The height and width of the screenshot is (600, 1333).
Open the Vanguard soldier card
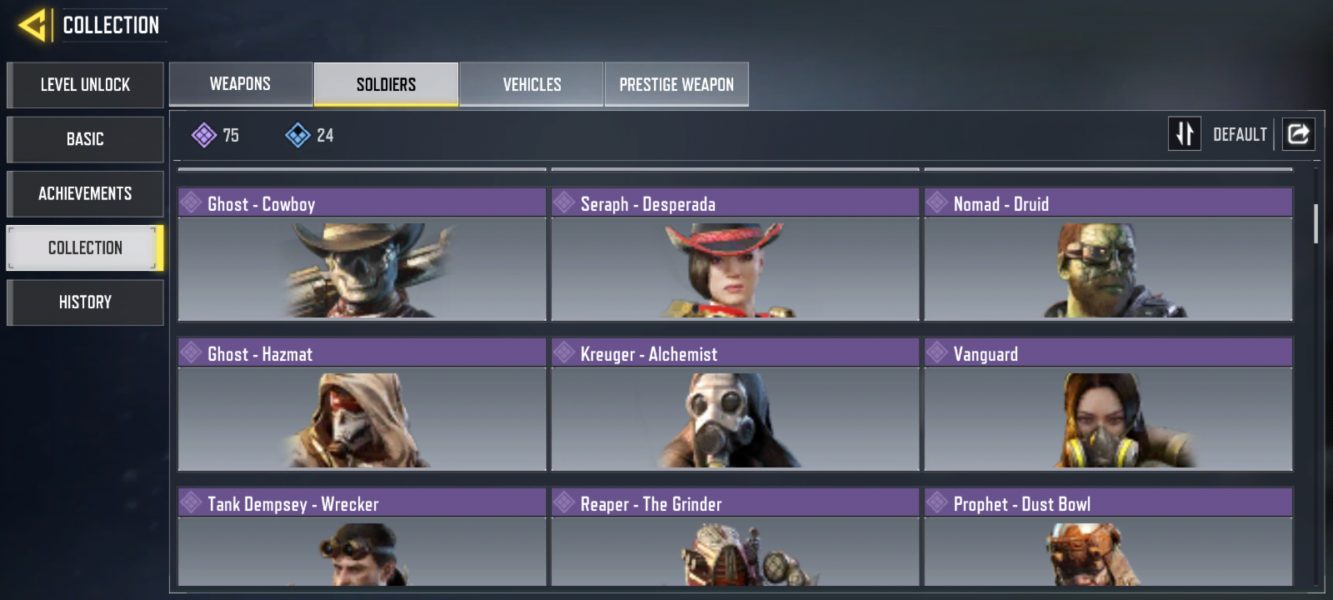coord(1108,405)
